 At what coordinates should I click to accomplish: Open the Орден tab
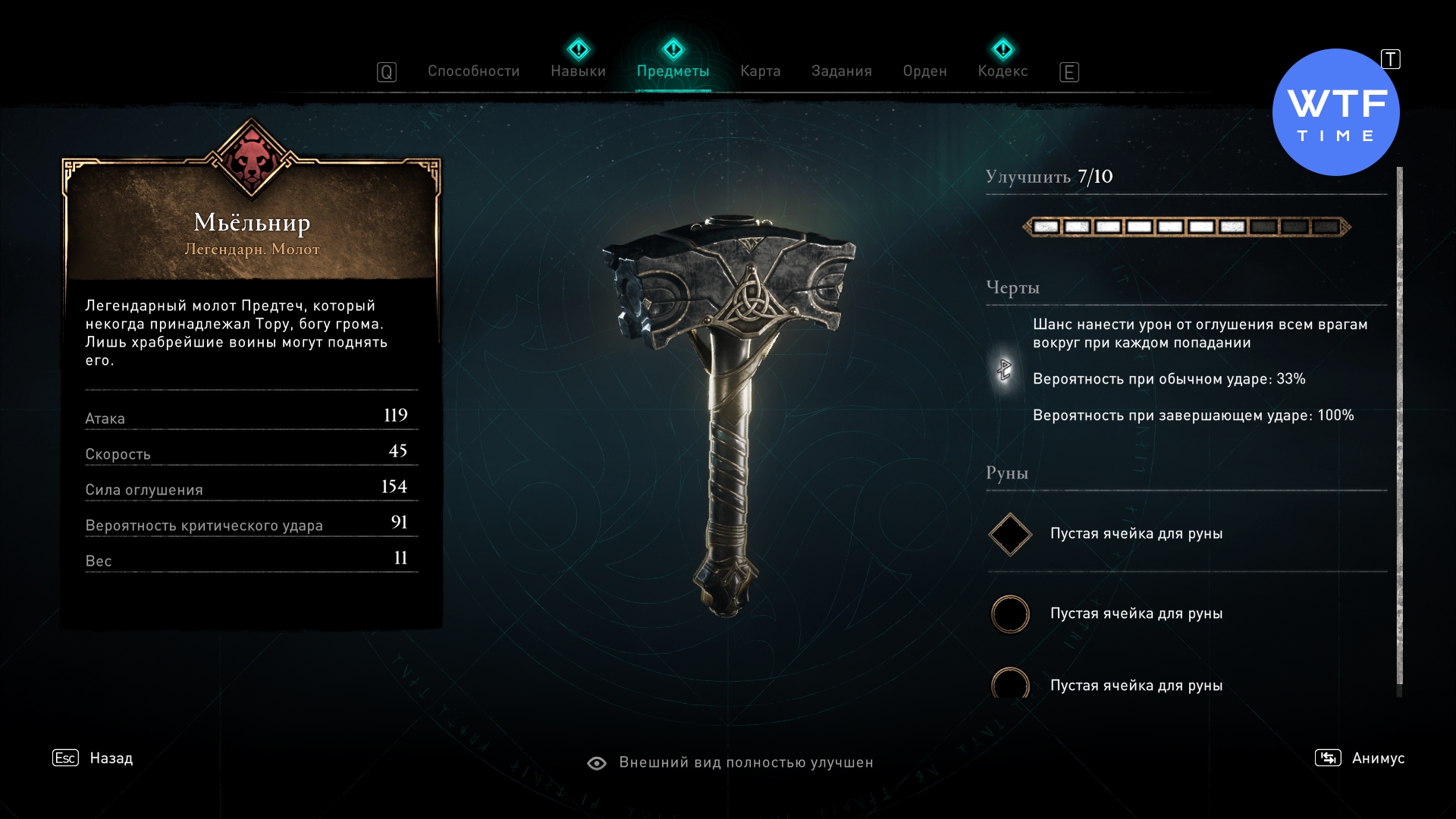(924, 71)
